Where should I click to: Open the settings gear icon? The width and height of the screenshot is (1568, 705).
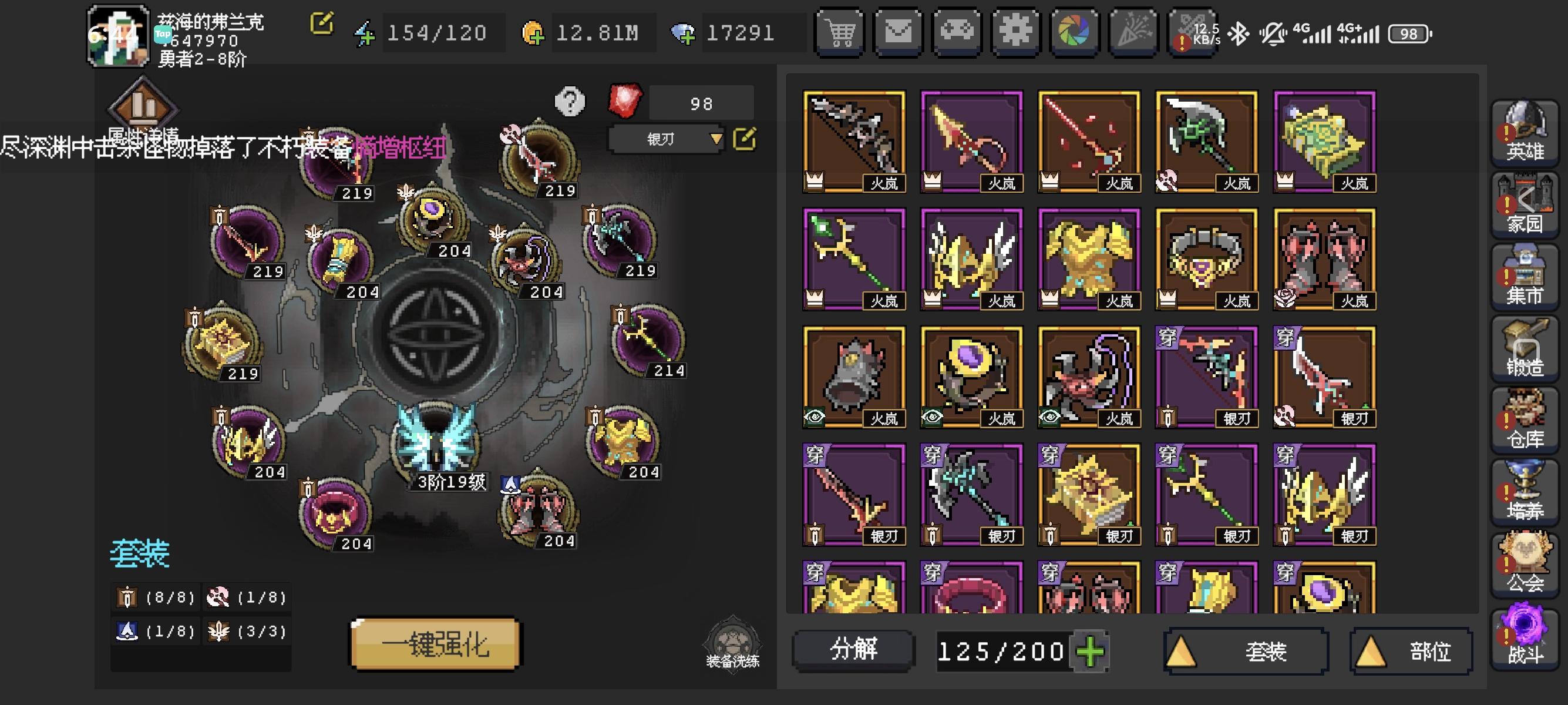point(1015,33)
